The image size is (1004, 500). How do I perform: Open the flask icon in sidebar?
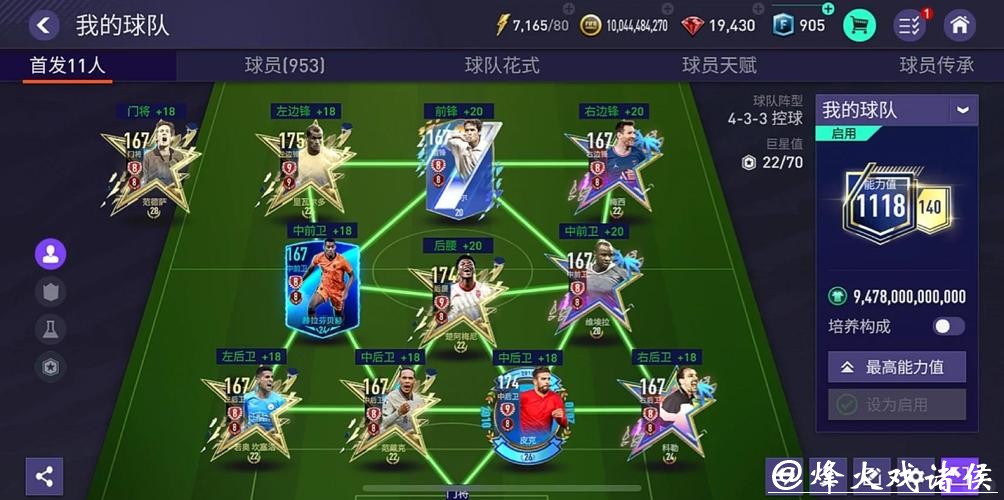pyautogui.click(x=50, y=329)
